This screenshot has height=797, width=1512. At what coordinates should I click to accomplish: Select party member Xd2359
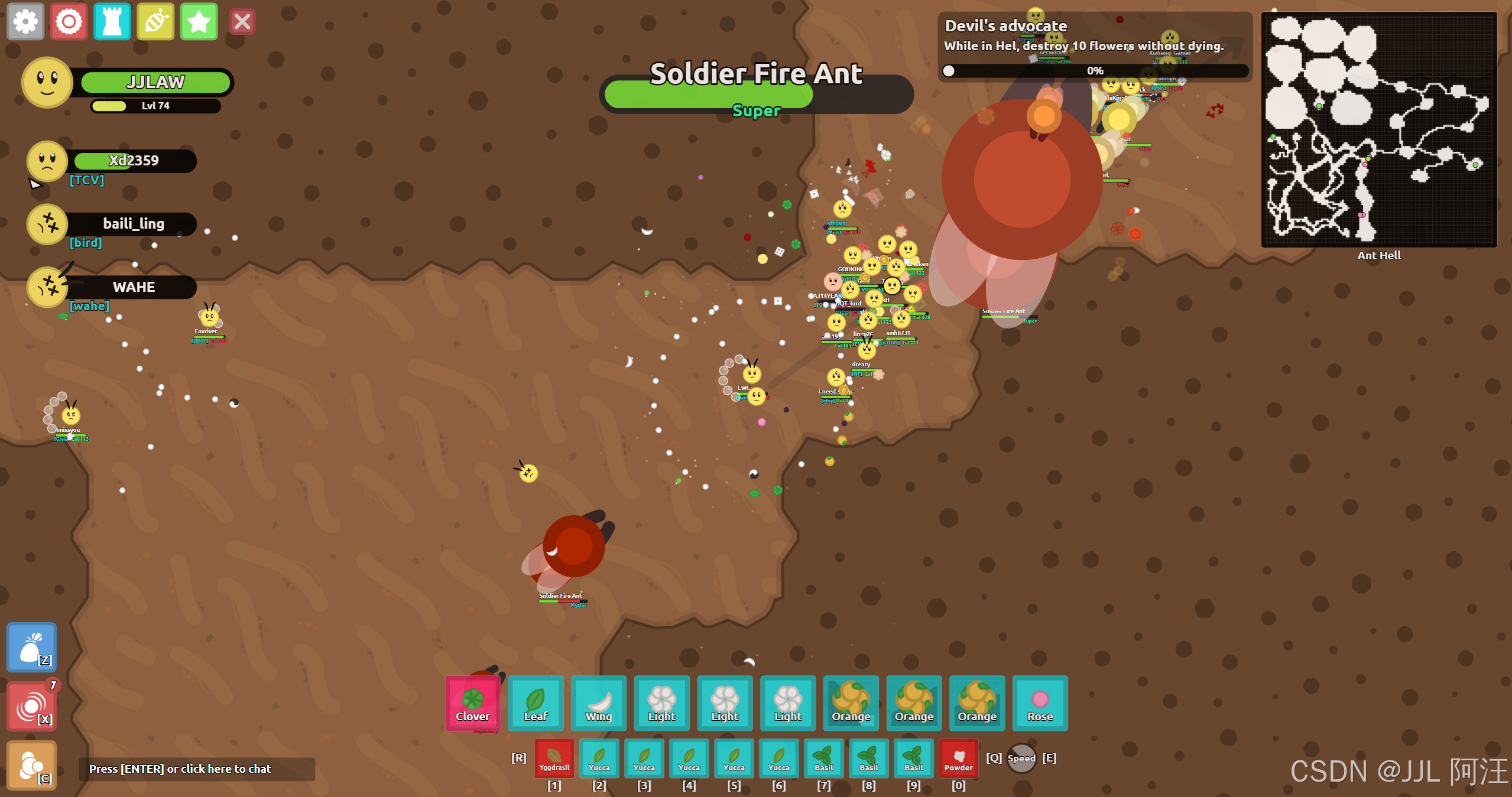point(134,161)
